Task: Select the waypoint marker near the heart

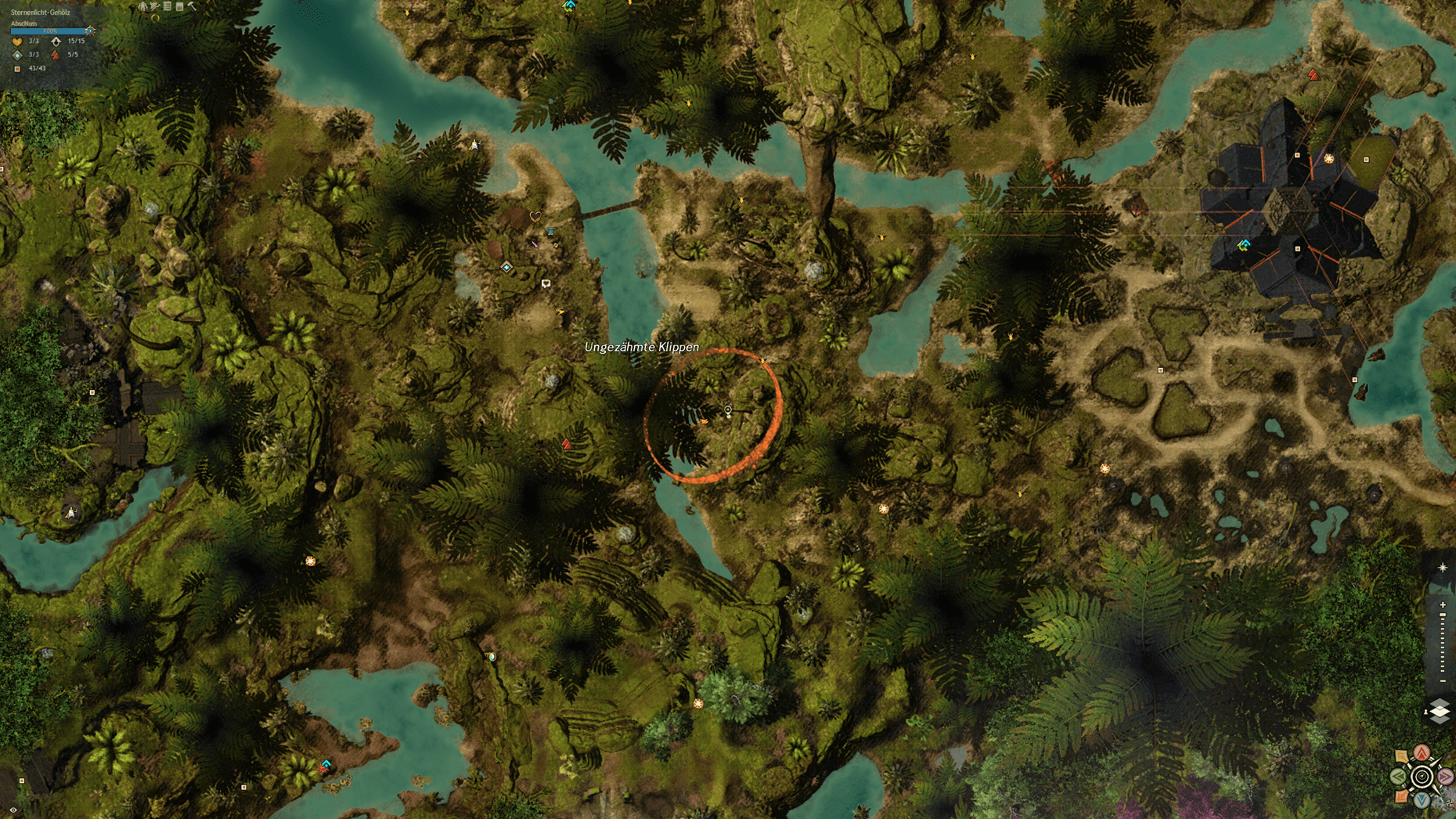Action: [x=506, y=267]
